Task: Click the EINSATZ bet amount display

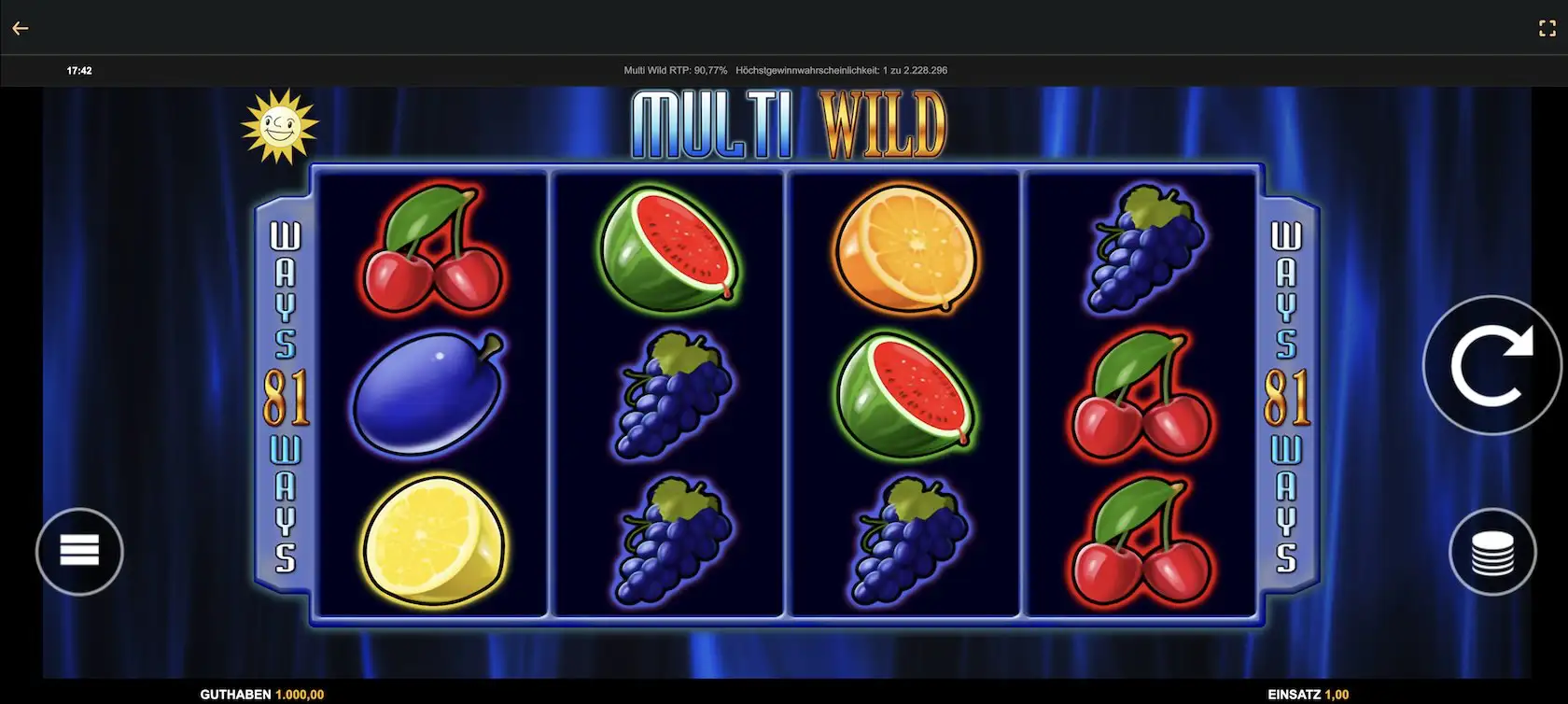Action: [1305, 694]
